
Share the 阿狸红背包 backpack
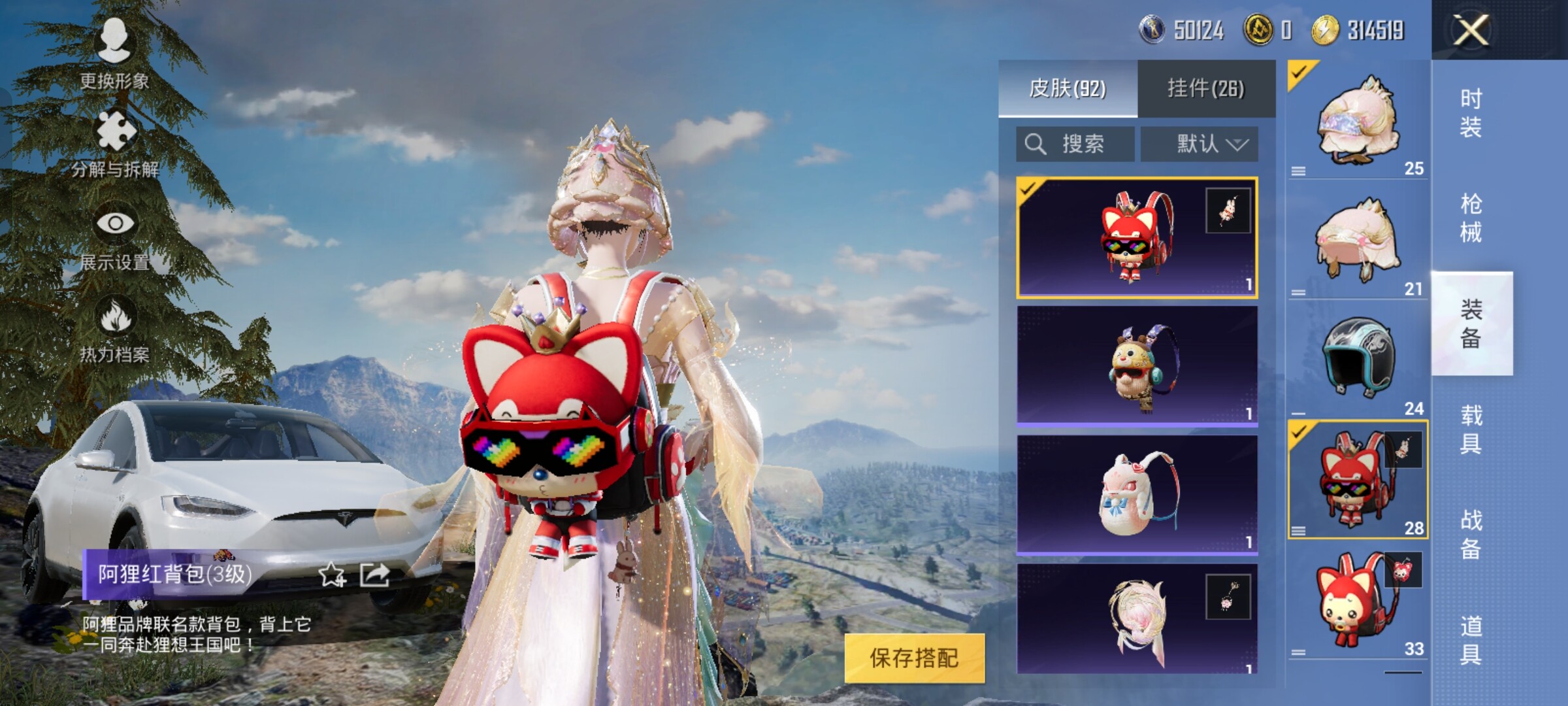click(375, 575)
